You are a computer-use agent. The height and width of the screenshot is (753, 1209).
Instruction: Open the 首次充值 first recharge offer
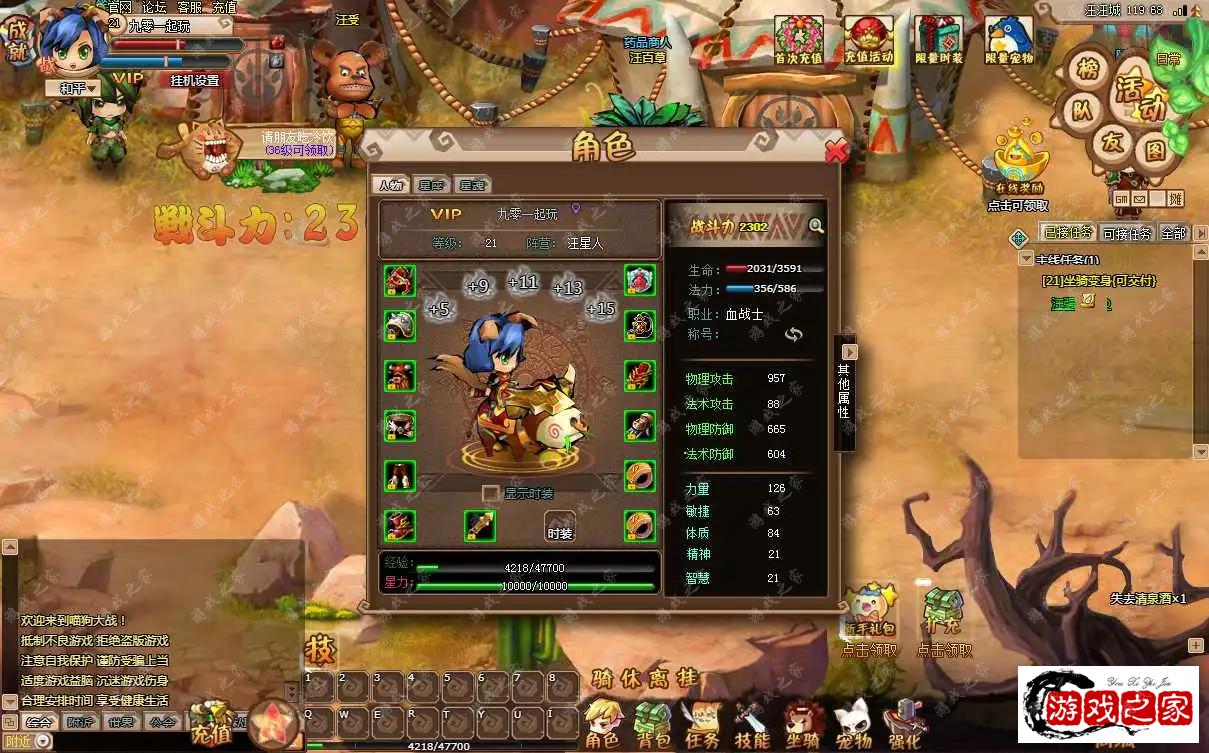pyautogui.click(x=798, y=40)
